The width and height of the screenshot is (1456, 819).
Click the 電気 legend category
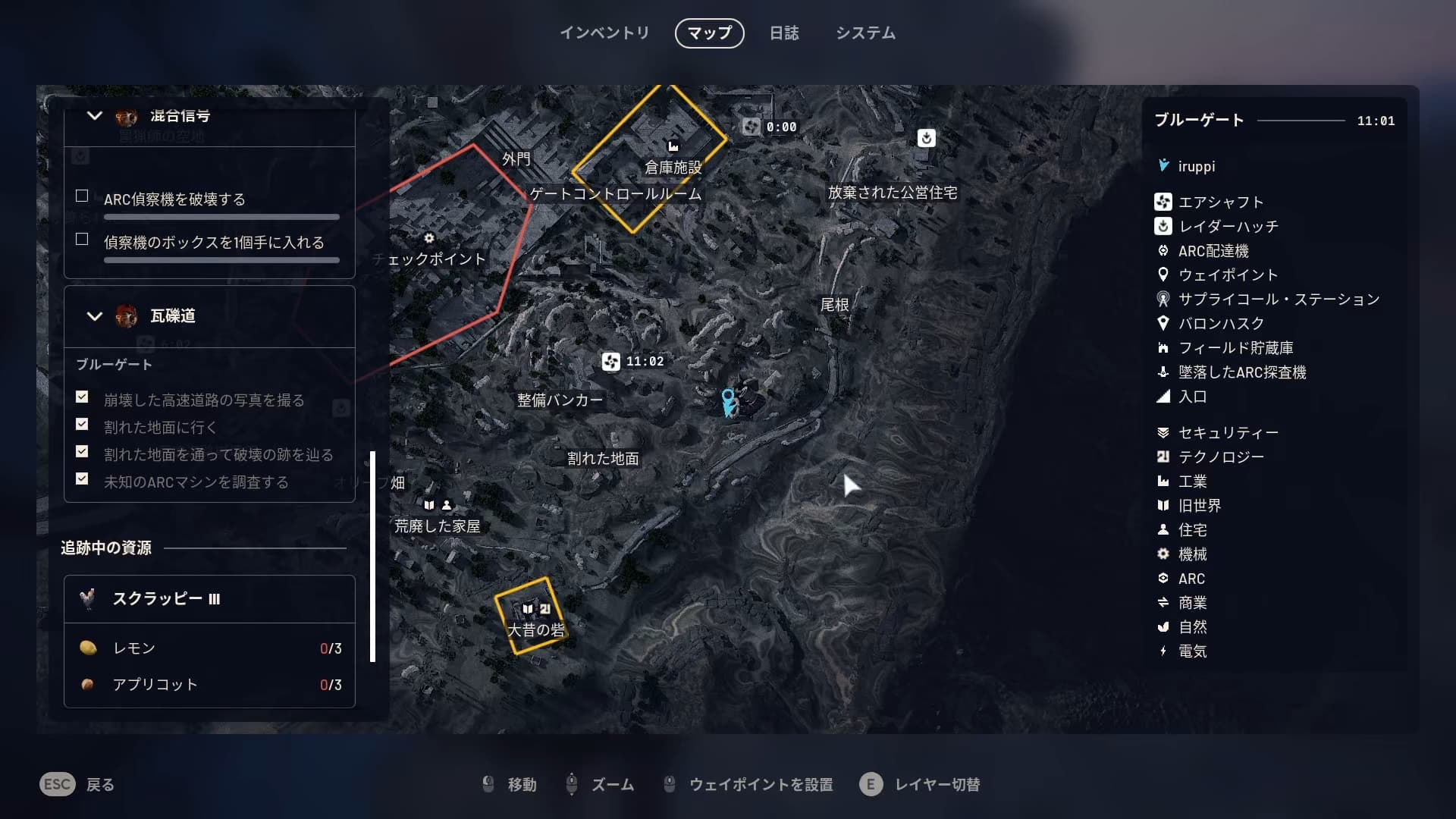(1192, 651)
